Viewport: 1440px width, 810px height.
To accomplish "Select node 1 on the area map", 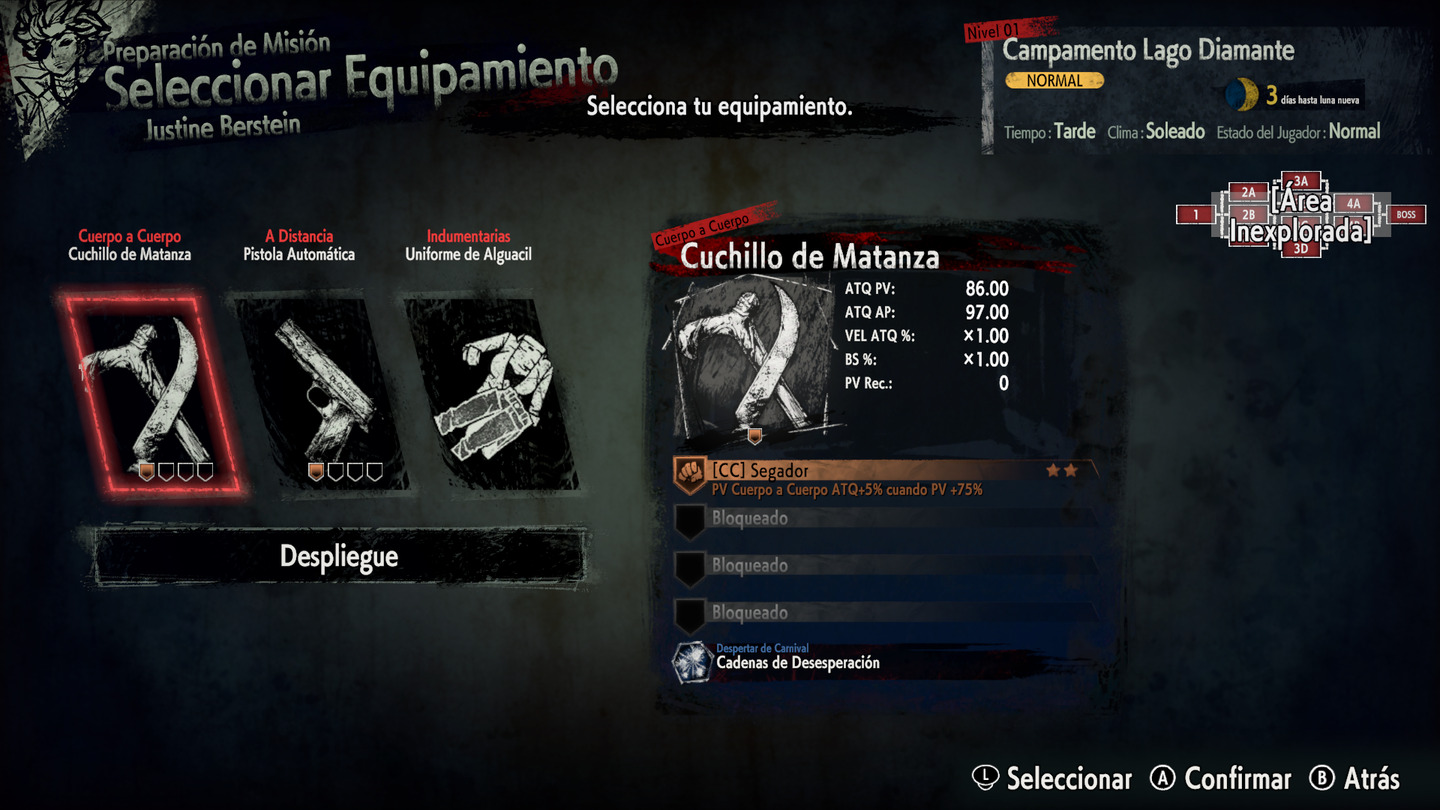I will [1196, 215].
